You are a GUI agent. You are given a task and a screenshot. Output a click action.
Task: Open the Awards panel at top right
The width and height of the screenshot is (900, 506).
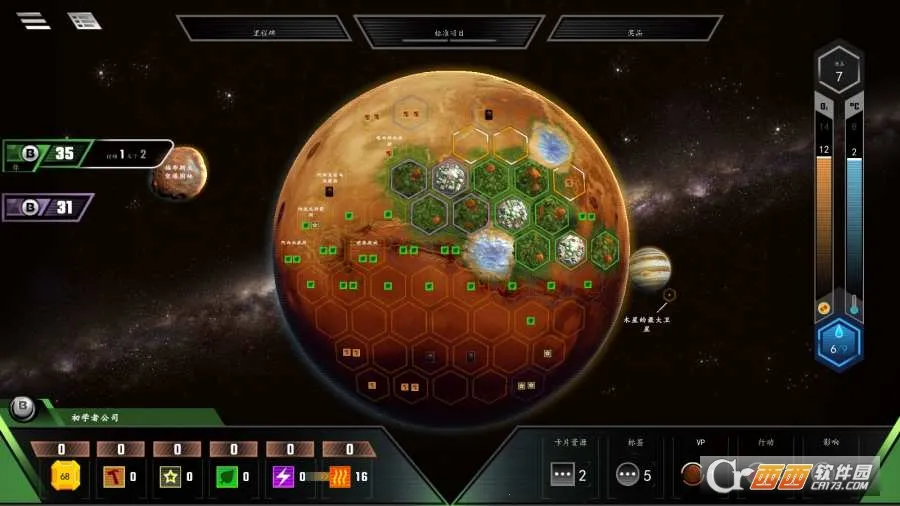tap(634, 29)
